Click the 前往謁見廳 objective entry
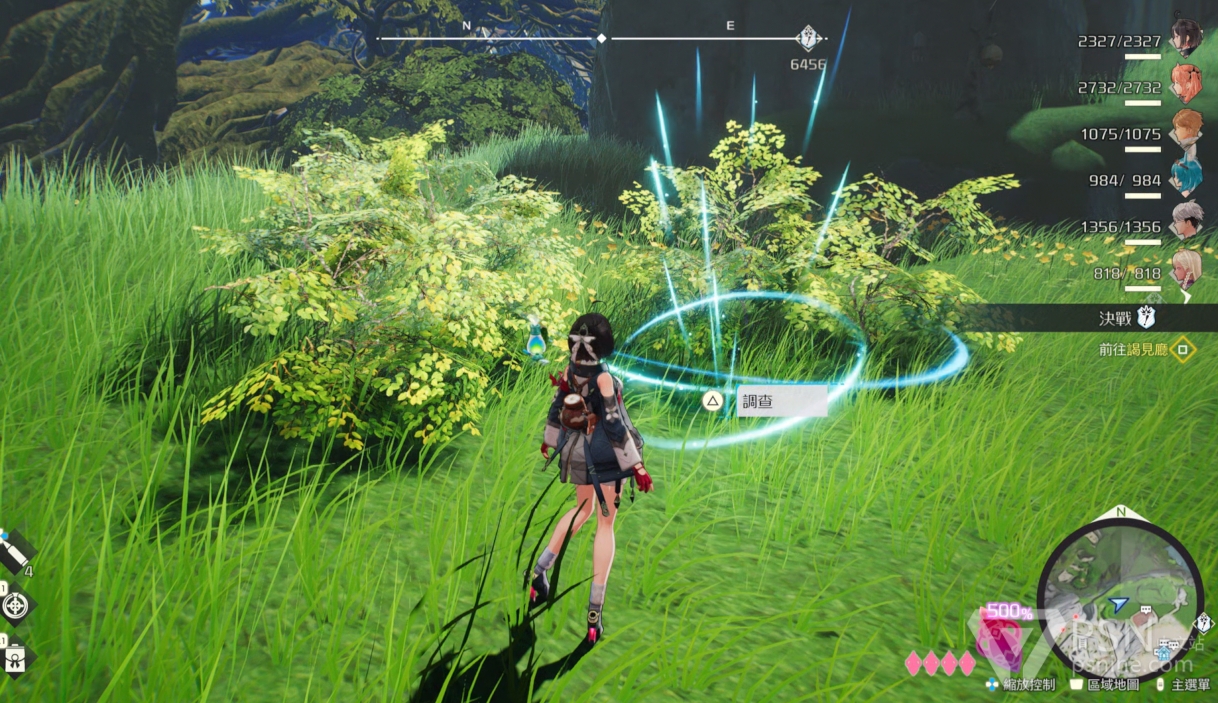The width and height of the screenshot is (1218, 703). coord(1135,349)
